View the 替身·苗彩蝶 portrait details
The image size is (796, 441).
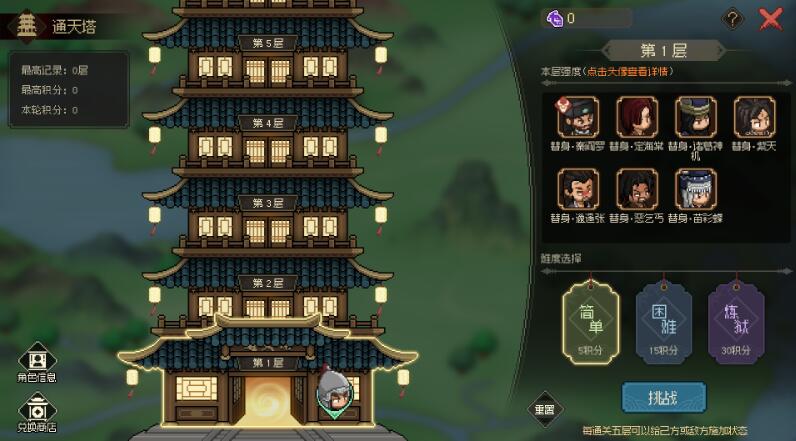(696, 189)
